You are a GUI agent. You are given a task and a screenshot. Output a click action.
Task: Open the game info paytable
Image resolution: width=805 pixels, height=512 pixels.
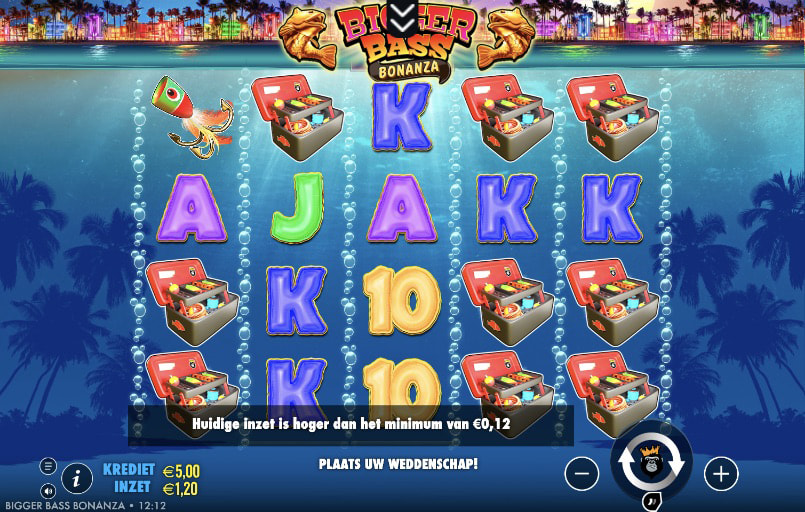point(76,479)
